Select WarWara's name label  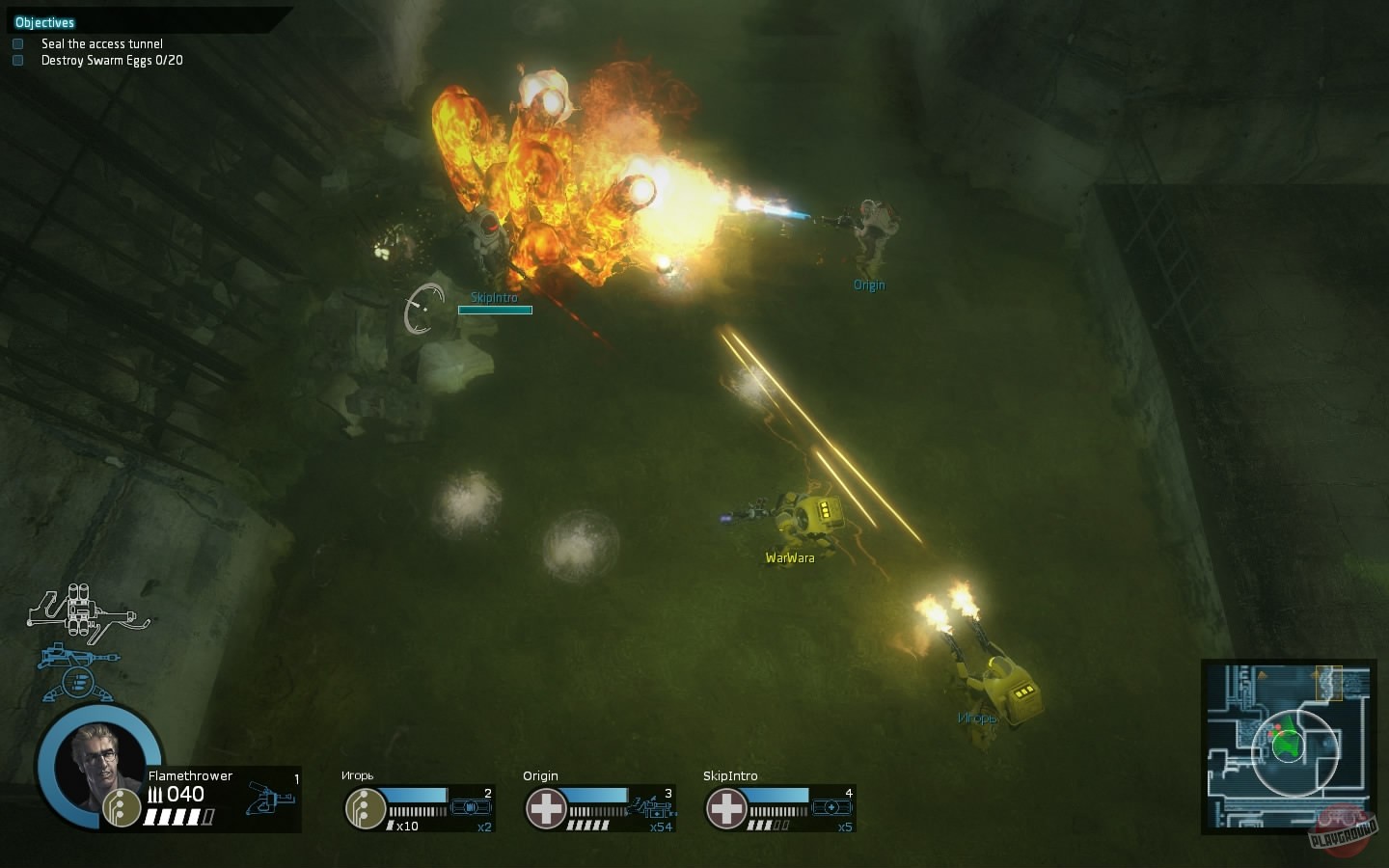789,557
